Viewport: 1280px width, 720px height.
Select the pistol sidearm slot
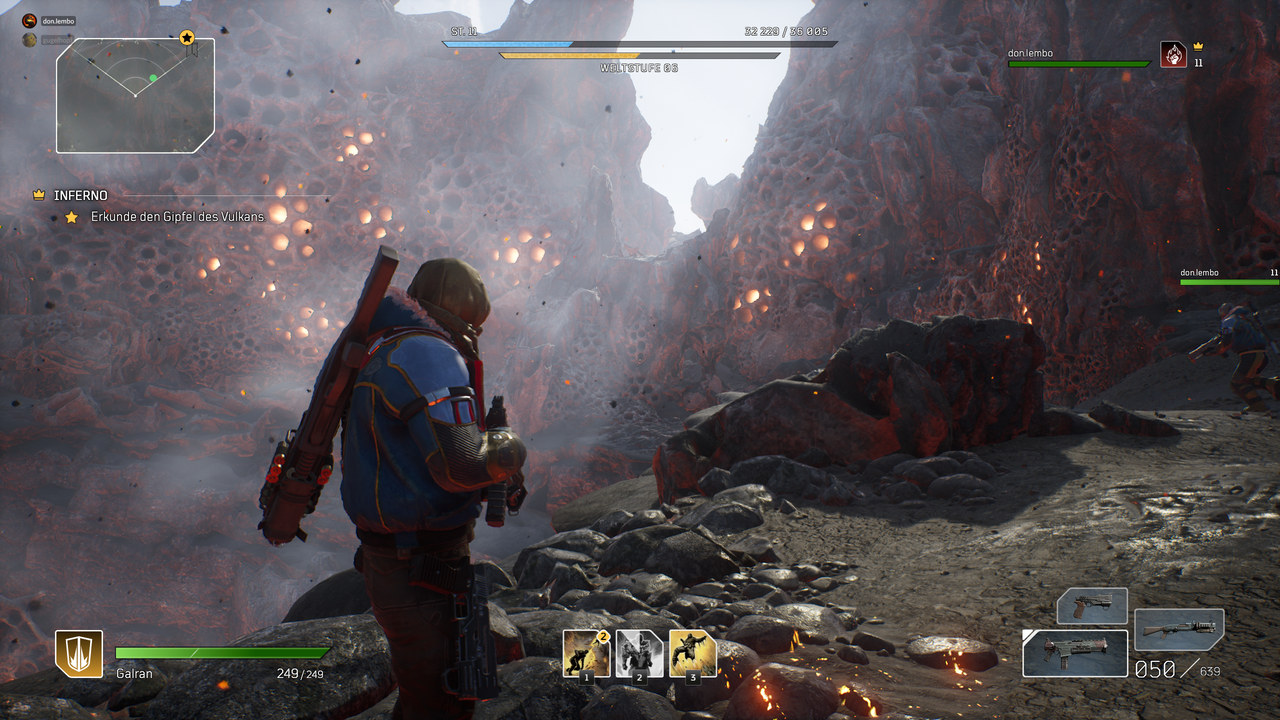(x=1092, y=606)
